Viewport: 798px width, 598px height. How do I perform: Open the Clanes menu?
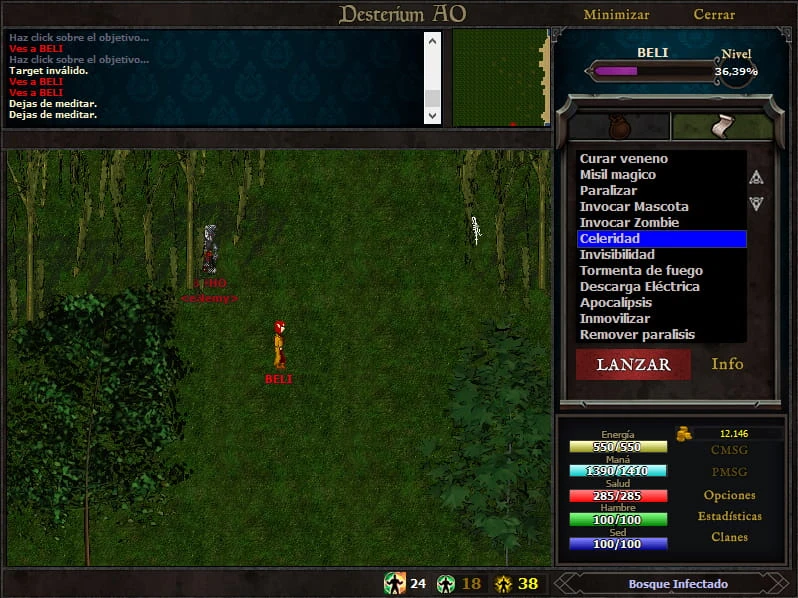[x=729, y=537]
